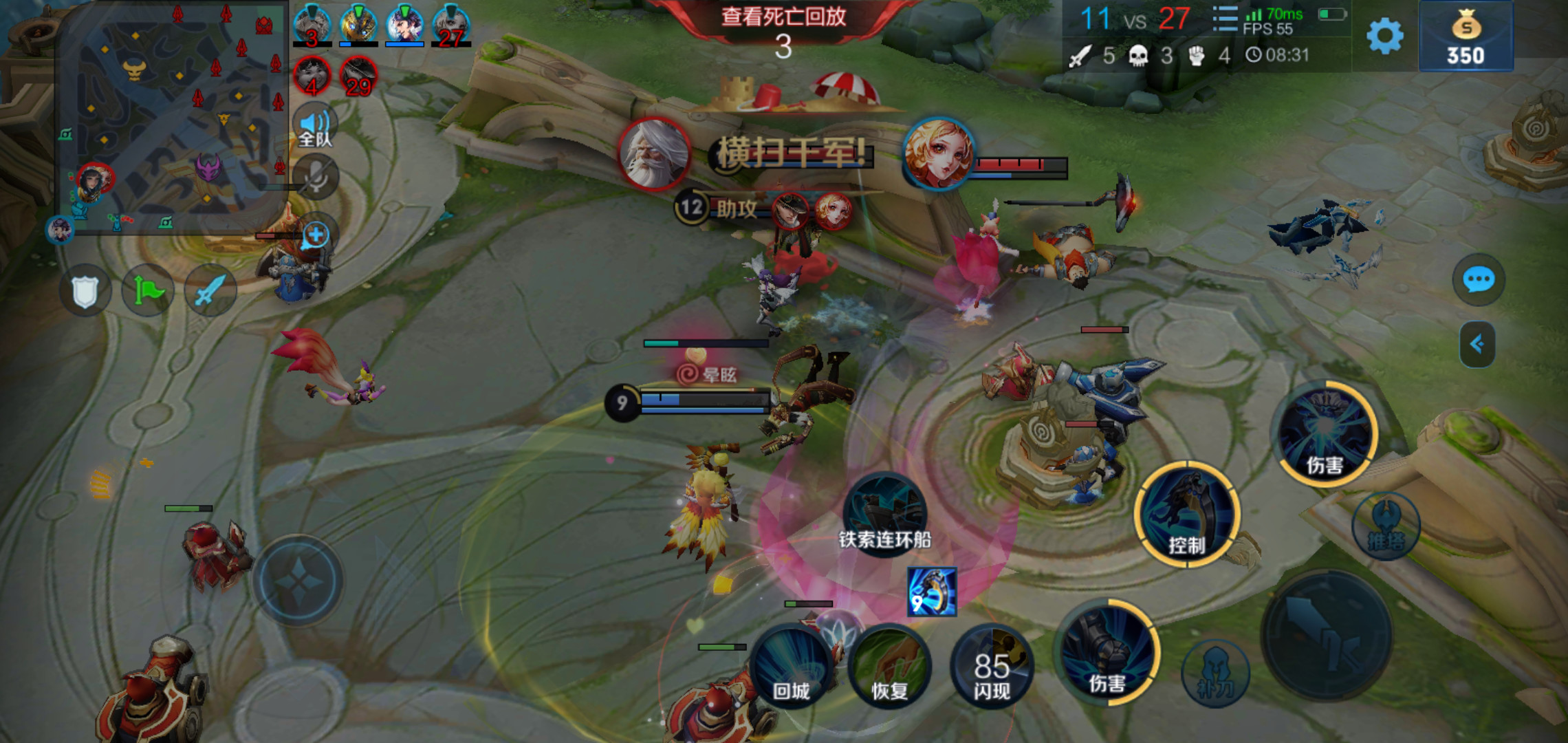Toggle the microphone button

[316, 177]
